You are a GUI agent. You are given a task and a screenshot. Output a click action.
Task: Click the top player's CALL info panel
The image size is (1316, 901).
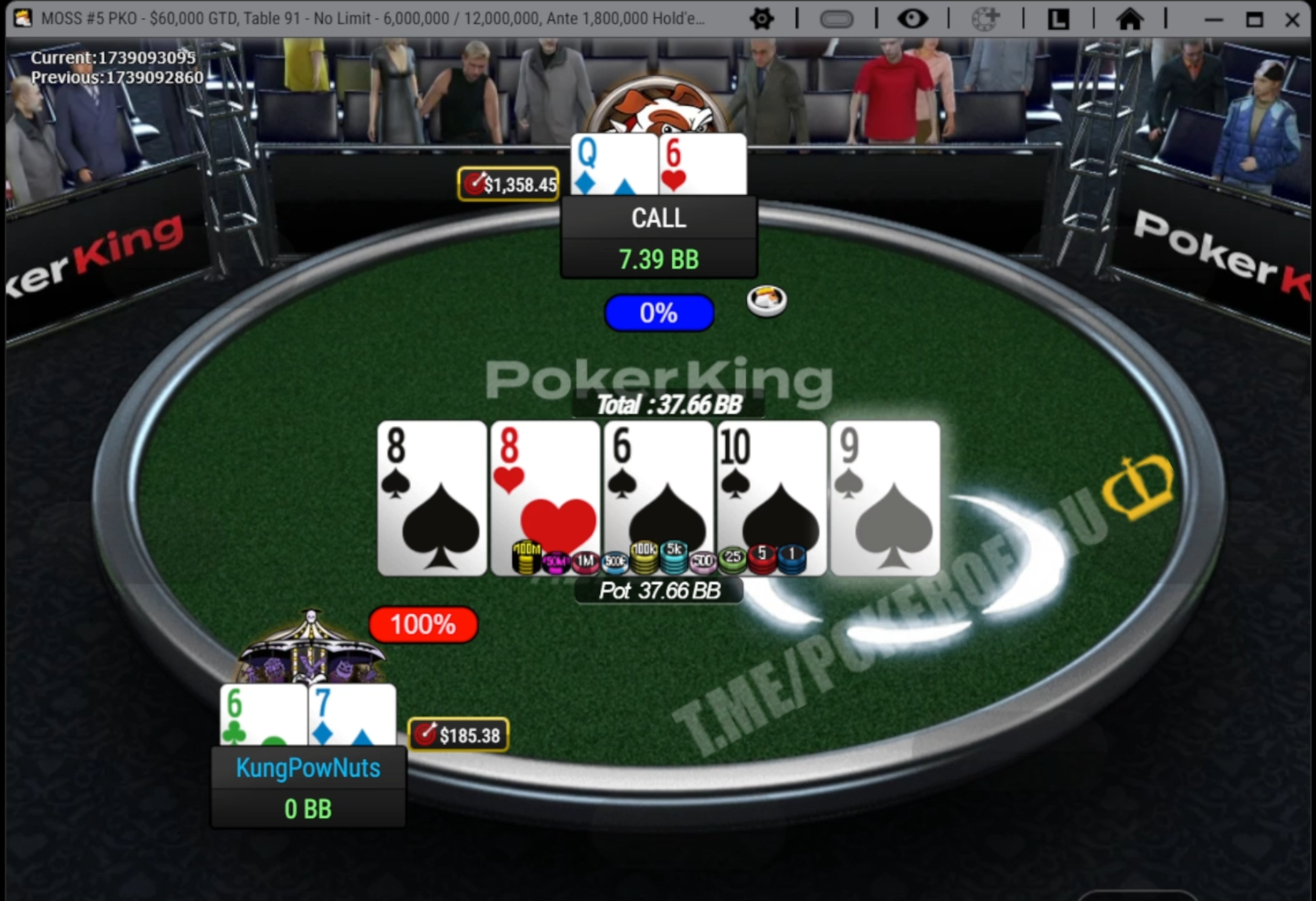(x=659, y=237)
